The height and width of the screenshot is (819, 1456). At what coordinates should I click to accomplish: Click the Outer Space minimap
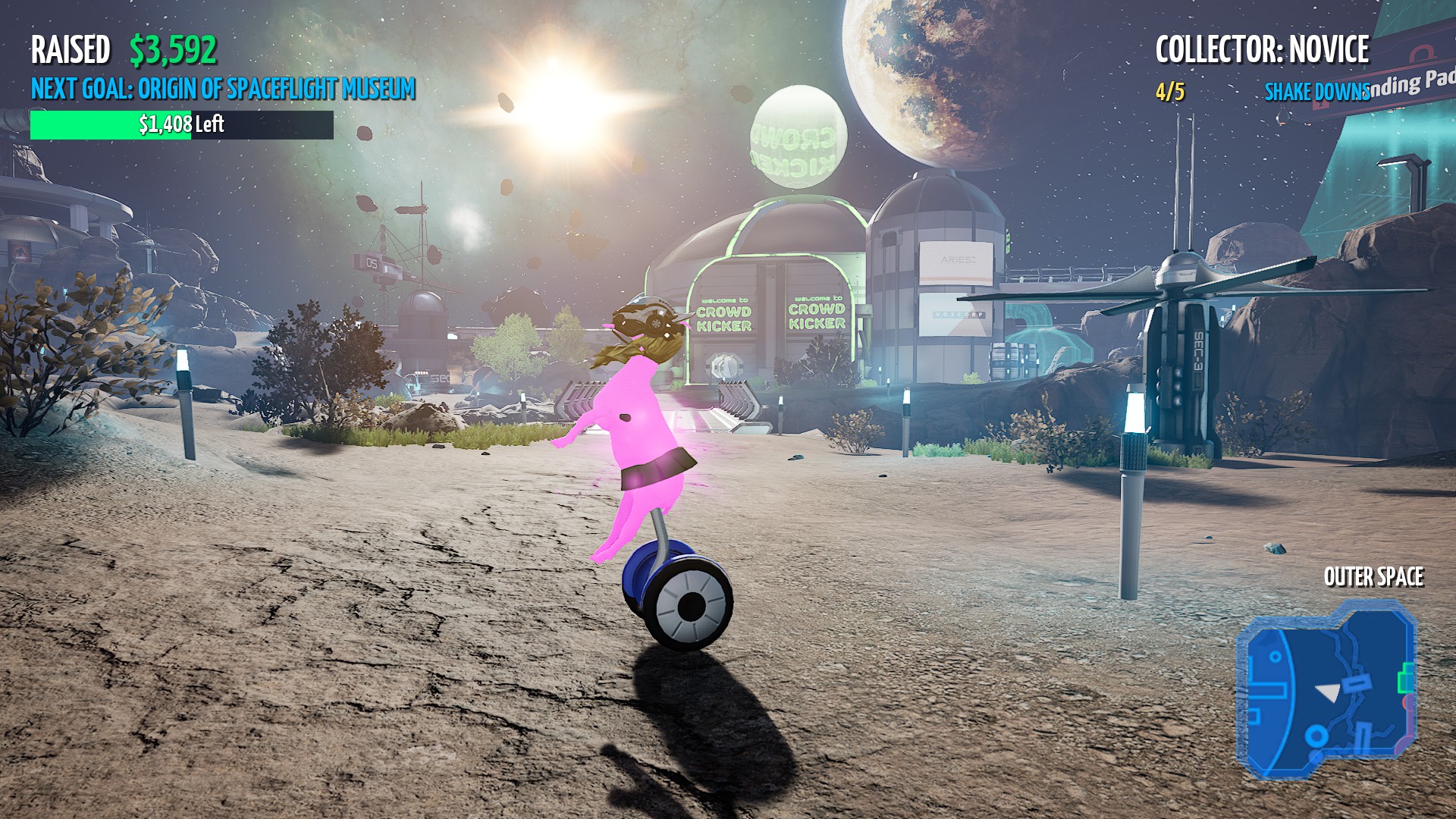pos(1326,689)
